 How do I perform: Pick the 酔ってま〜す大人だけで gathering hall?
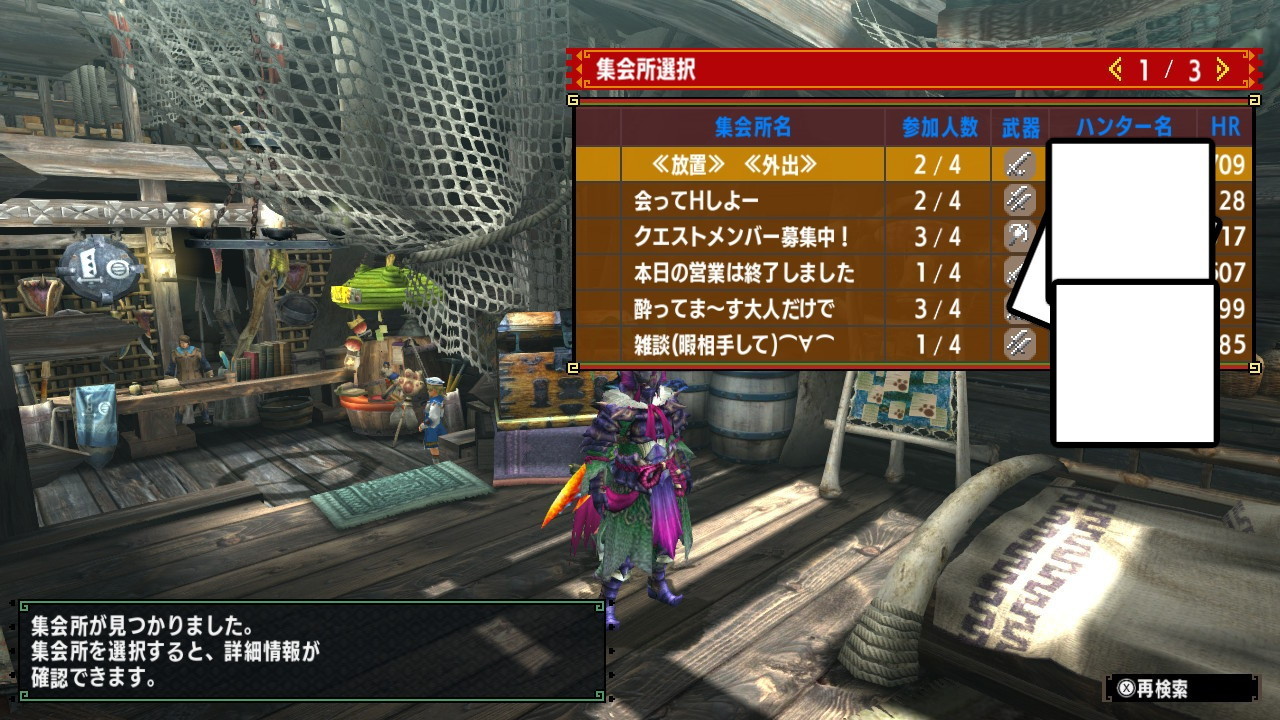click(734, 309)
